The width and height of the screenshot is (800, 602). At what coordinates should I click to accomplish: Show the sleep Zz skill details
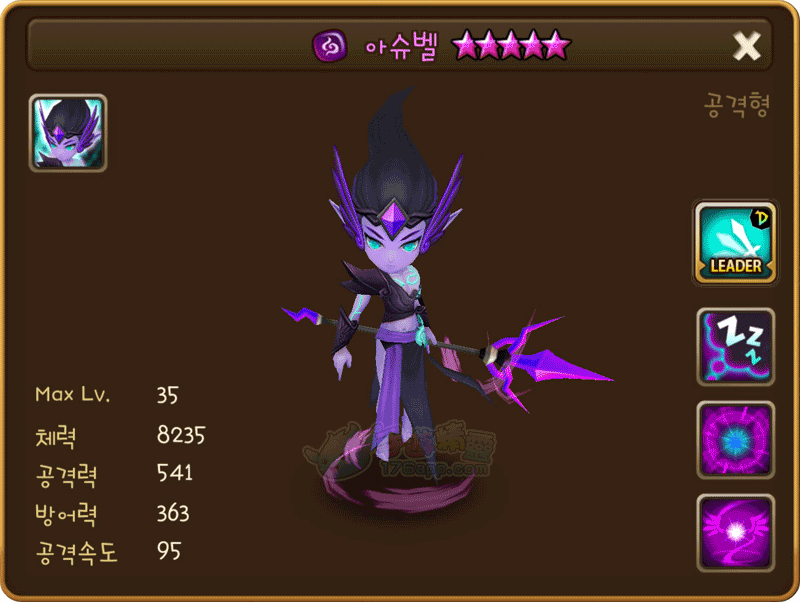click(x=735, y=347)
